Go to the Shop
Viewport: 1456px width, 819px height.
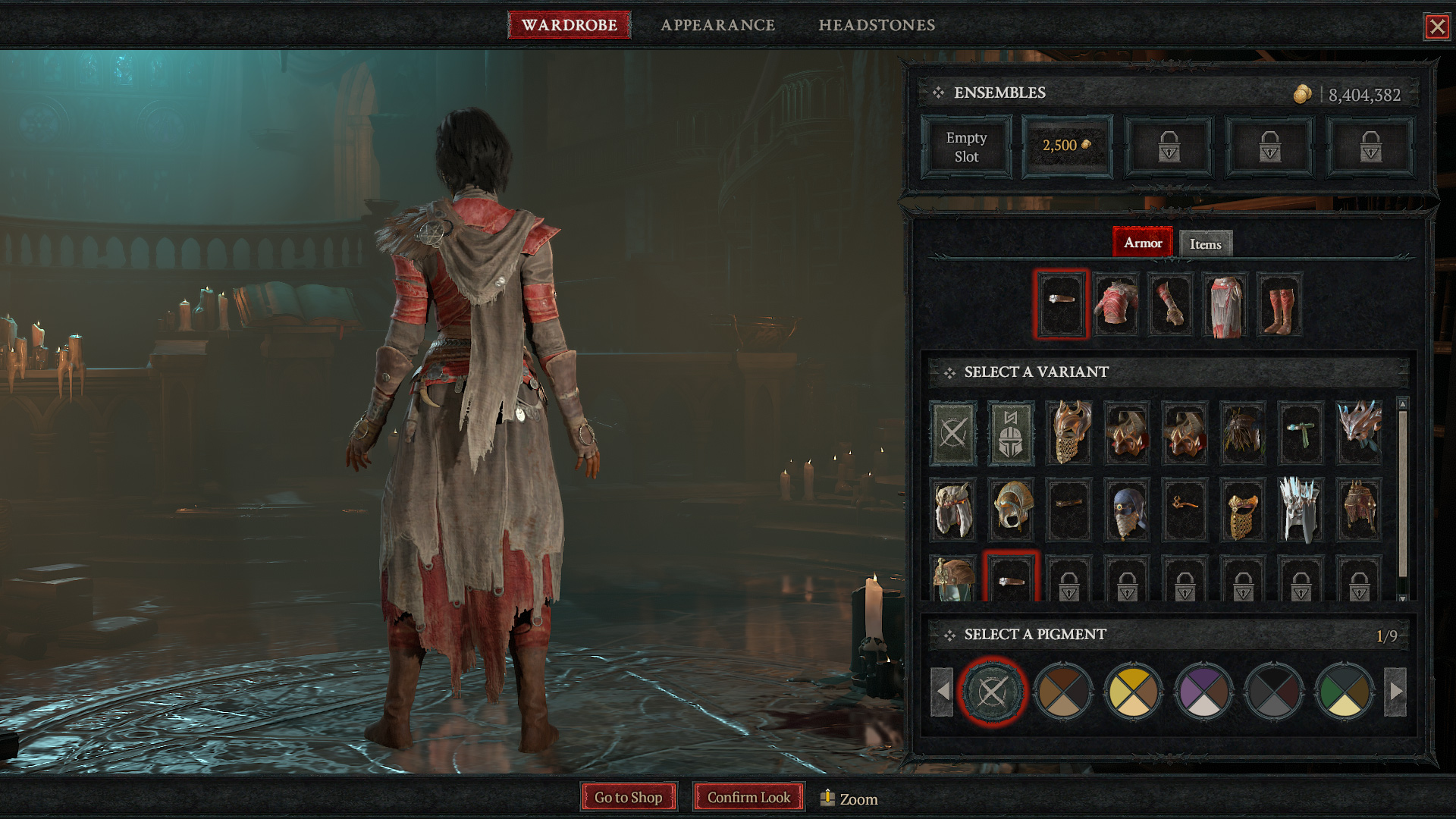tap(628, 797)
